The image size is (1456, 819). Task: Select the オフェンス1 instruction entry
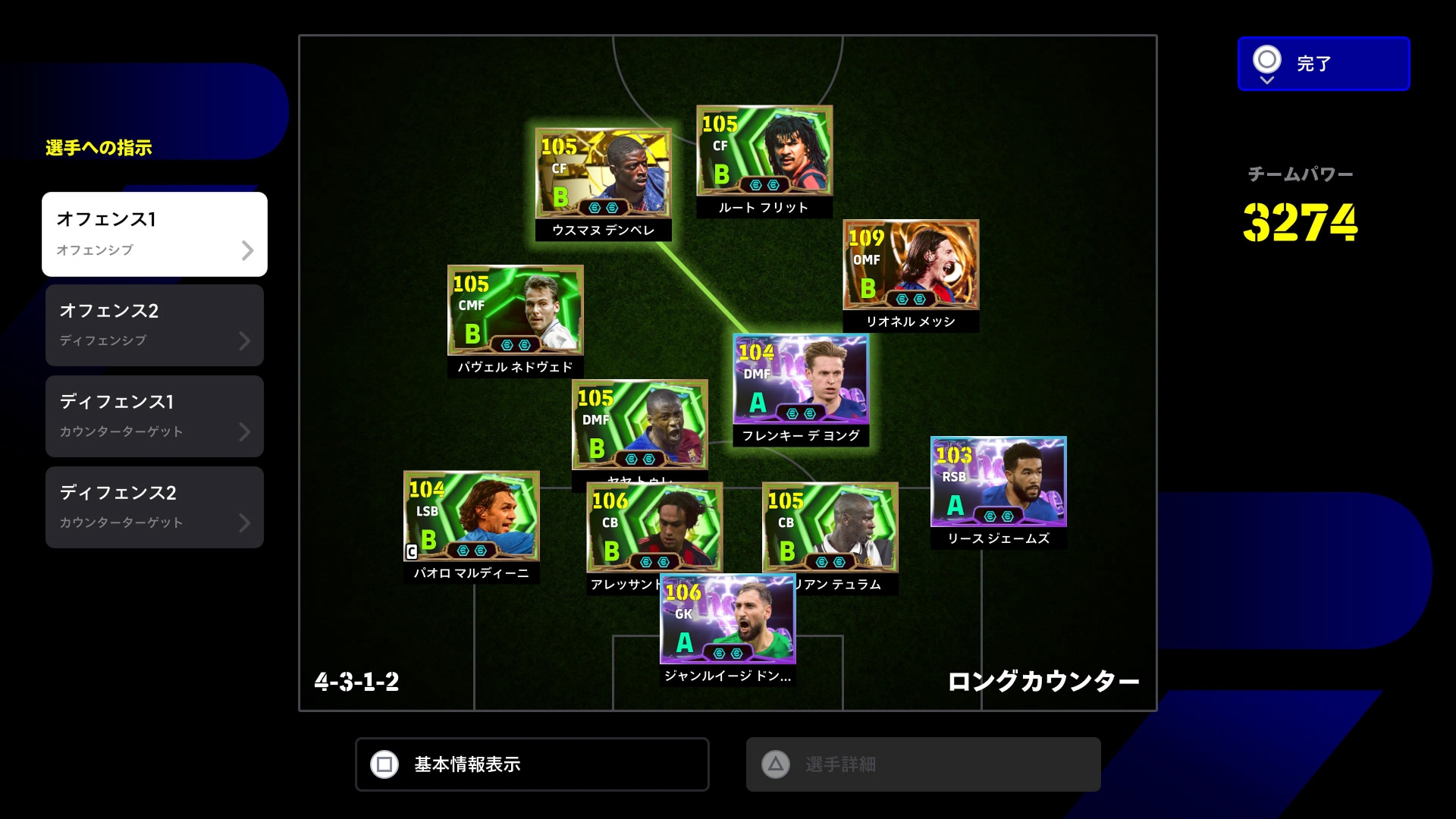[x=155, y=234]
